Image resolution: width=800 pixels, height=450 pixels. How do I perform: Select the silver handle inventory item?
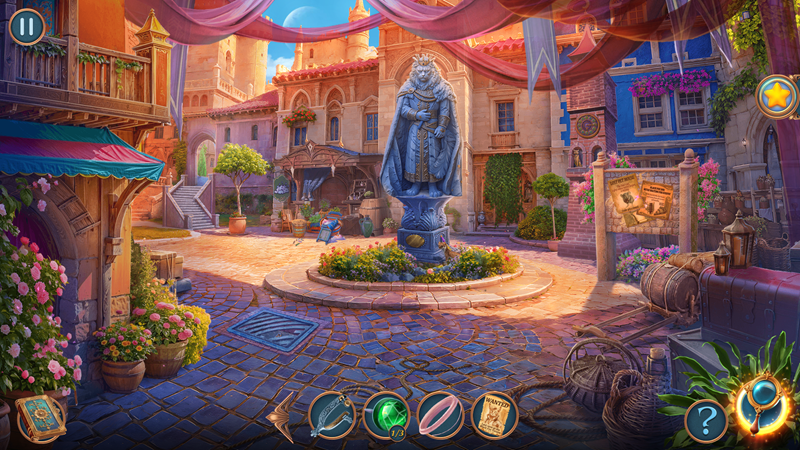pyautogui.click(x=331, y=415)
